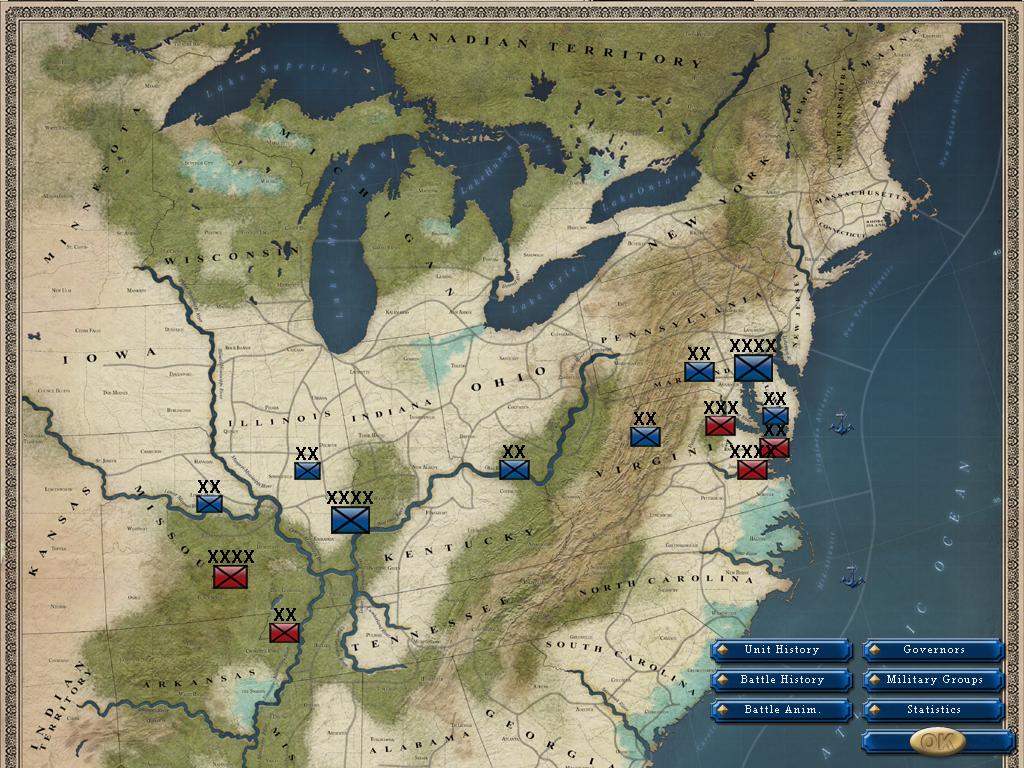
Task: Play the Battle Anim. replay
Action: tap(781, 710)
